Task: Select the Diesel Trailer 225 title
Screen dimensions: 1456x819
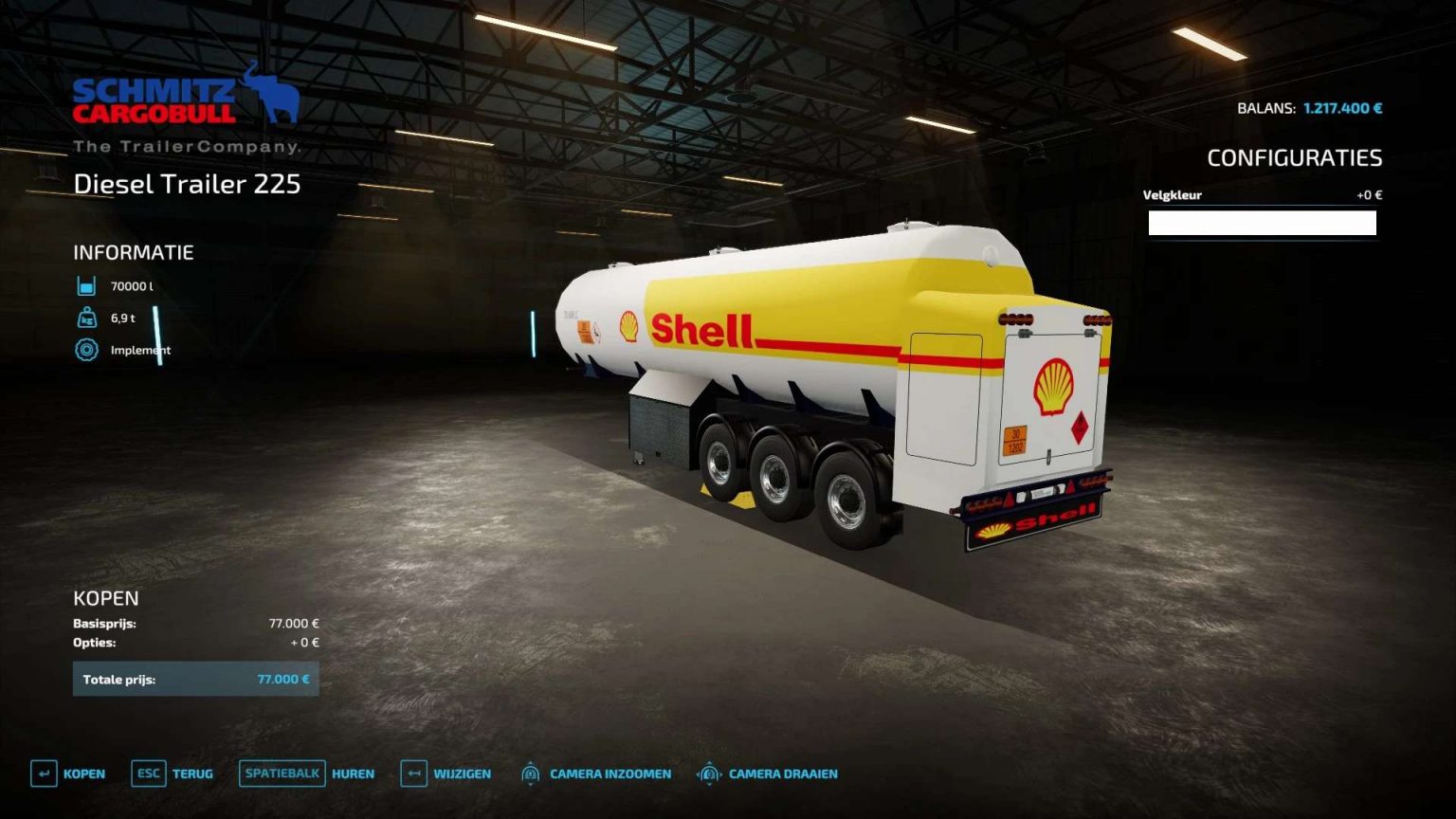Action: pyautogui.click(x=187, y=184)
